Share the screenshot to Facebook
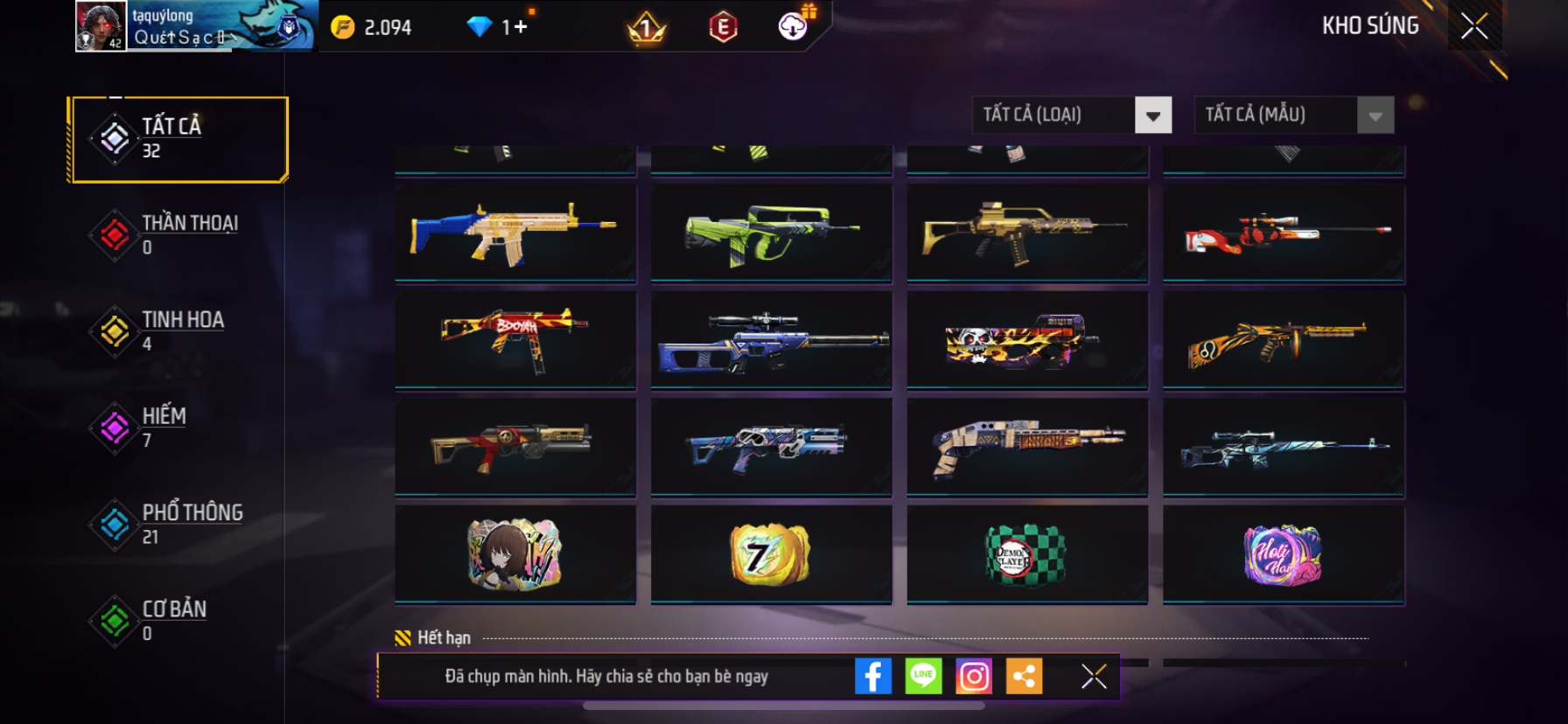 point(872,676)
